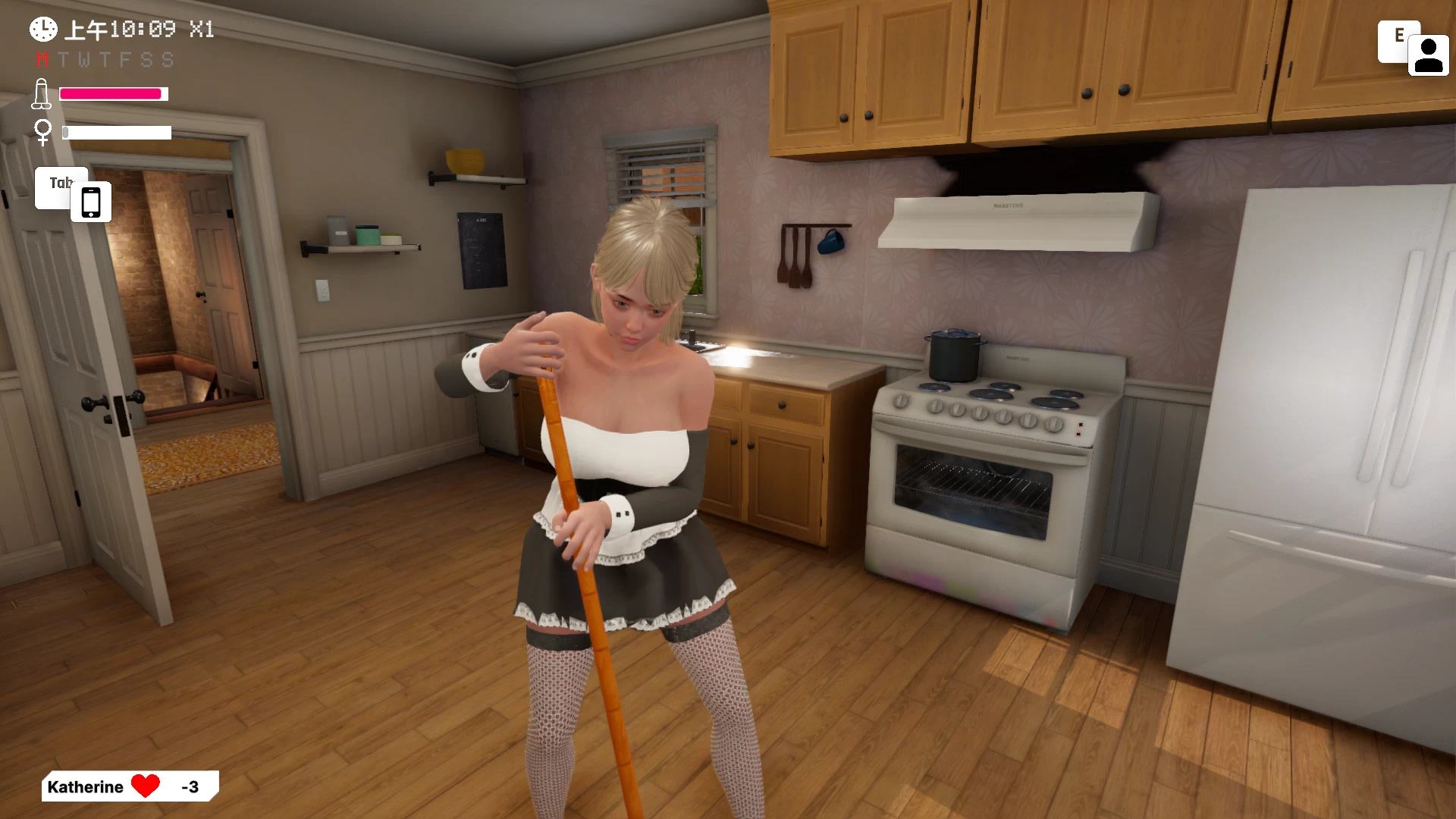Viewport: 1456px width, 819px height.
Task: Open the phone menu icon
Action: pos(91,202)
